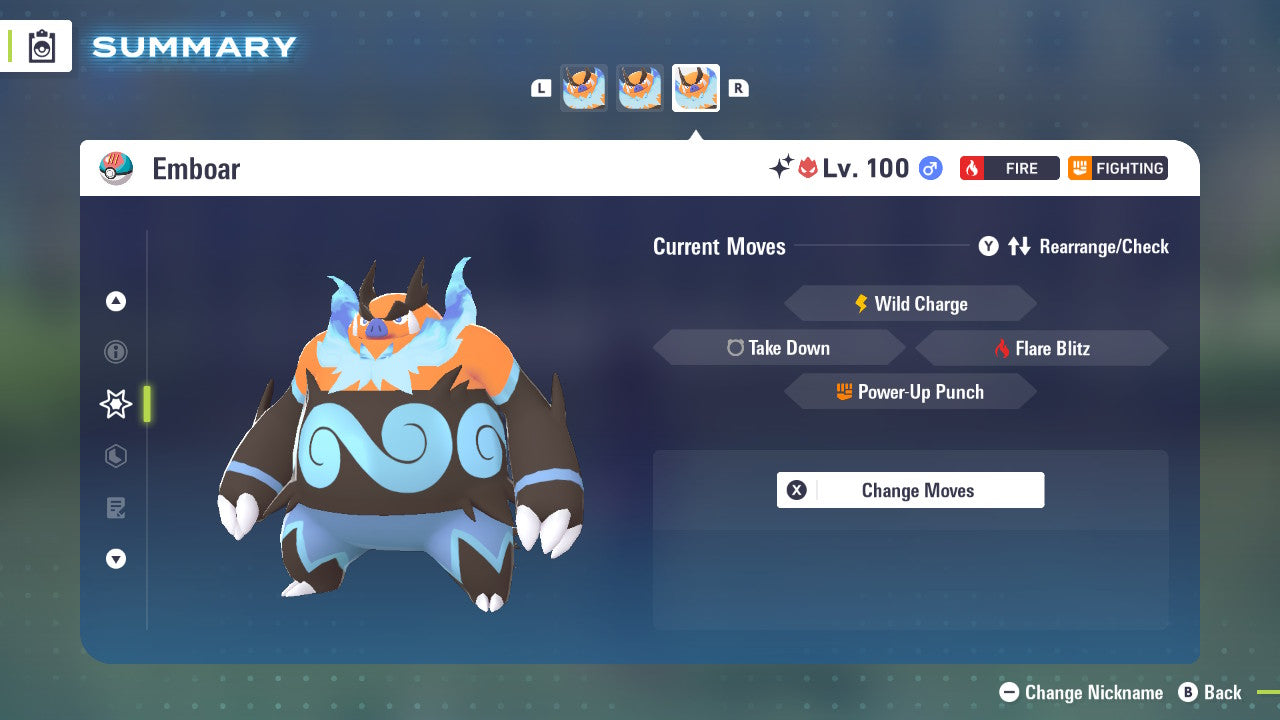Image resolution: width=1280 pixels, height=720 pixels.
Task: Click the down arrow to scroll summary pages
Action: pyautogui.click(x=115, y=559)
